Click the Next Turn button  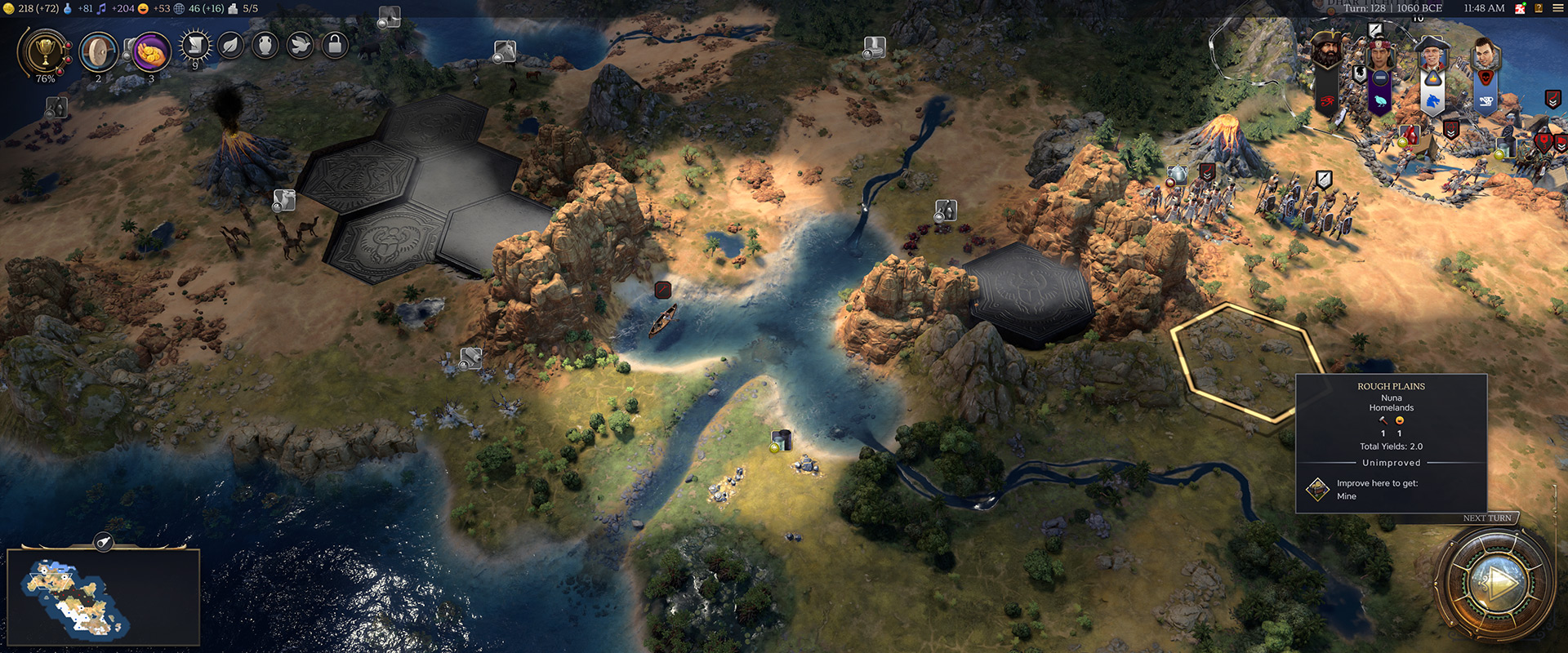coord(1495,583)
